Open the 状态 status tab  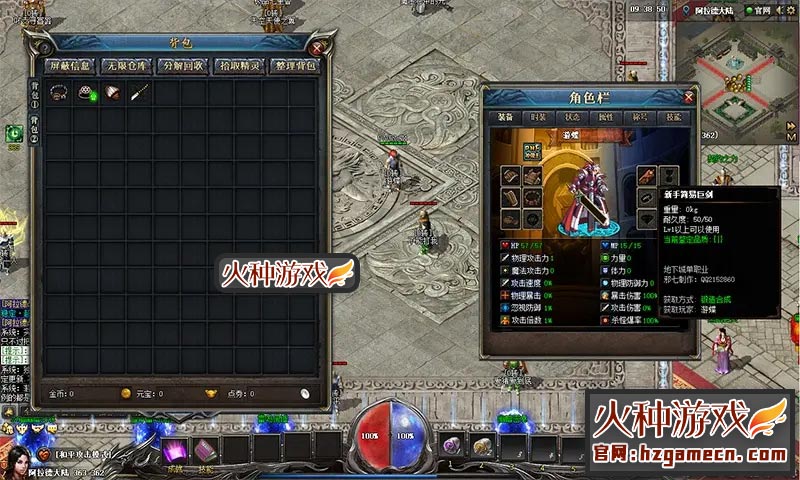(573, 117)
